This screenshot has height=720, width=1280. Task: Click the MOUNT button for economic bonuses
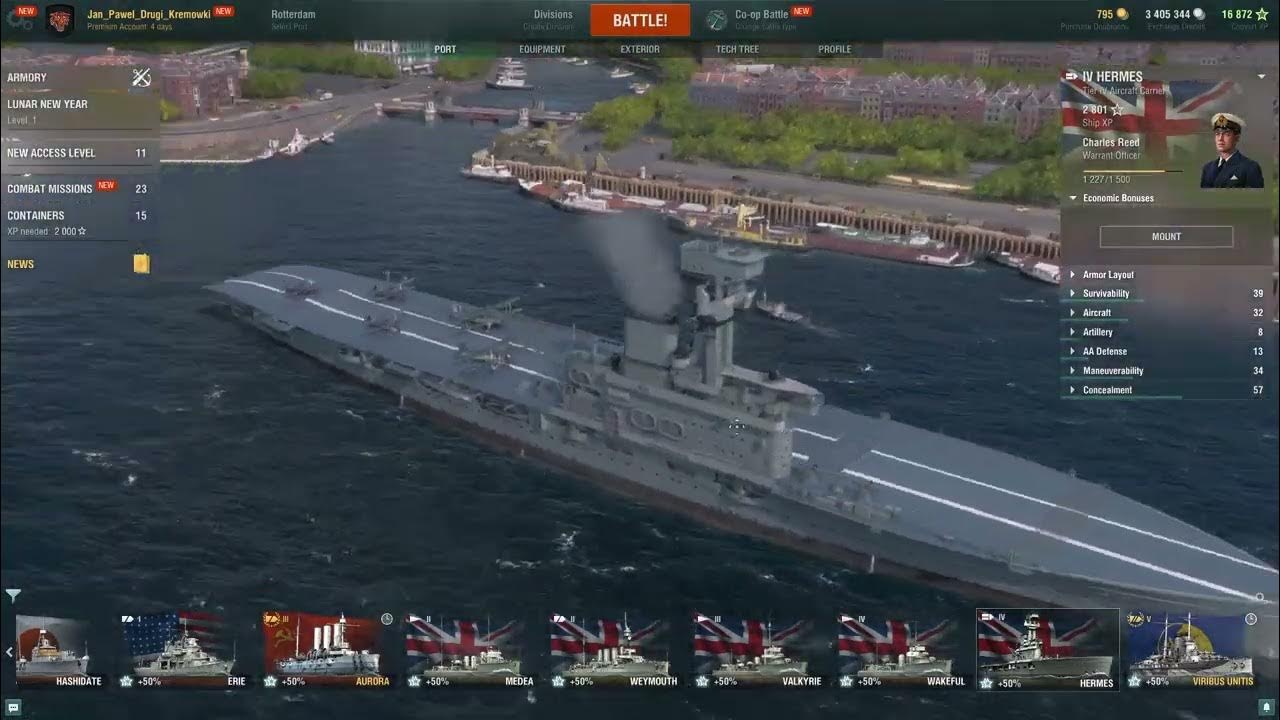(x=1166, y=236)
